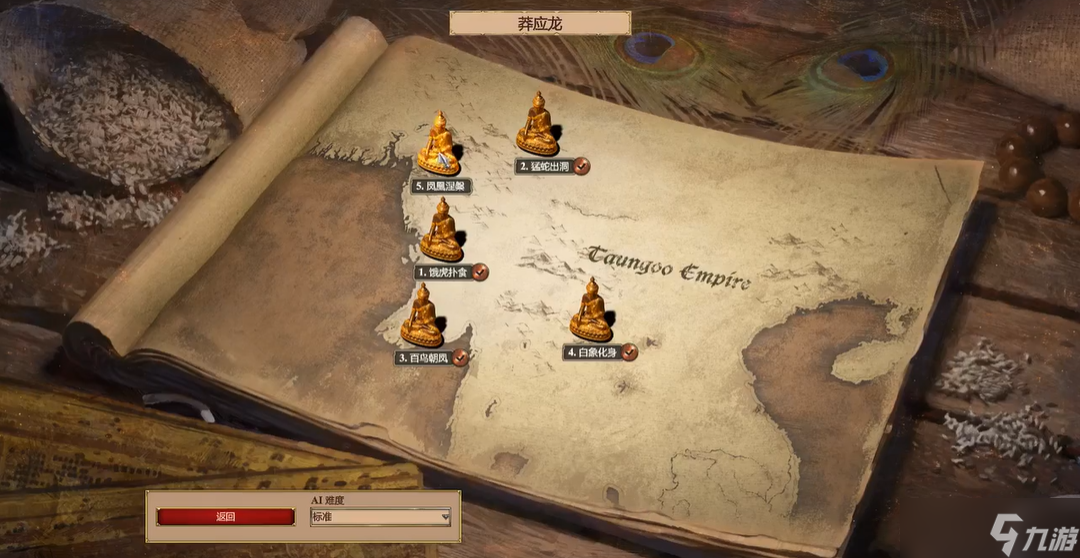1080x558 pixels.
Task: Launch scenario 5. 凤凰涅槃
Action: coord(439,146)
